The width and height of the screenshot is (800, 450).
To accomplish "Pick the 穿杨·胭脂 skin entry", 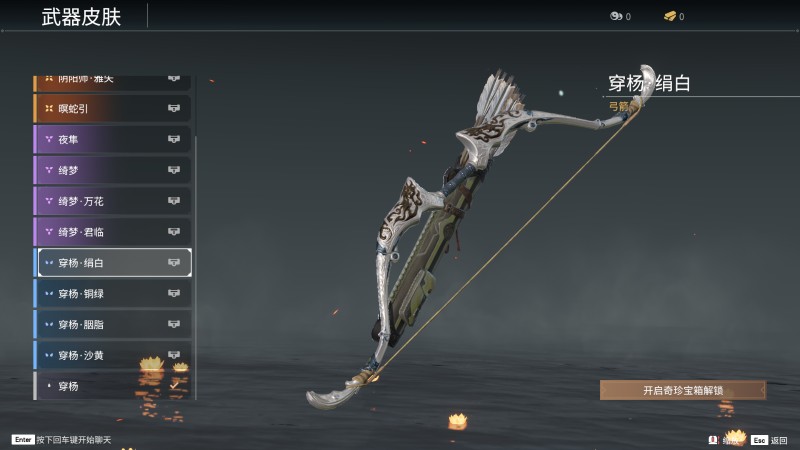I will (x=112, y=325).
